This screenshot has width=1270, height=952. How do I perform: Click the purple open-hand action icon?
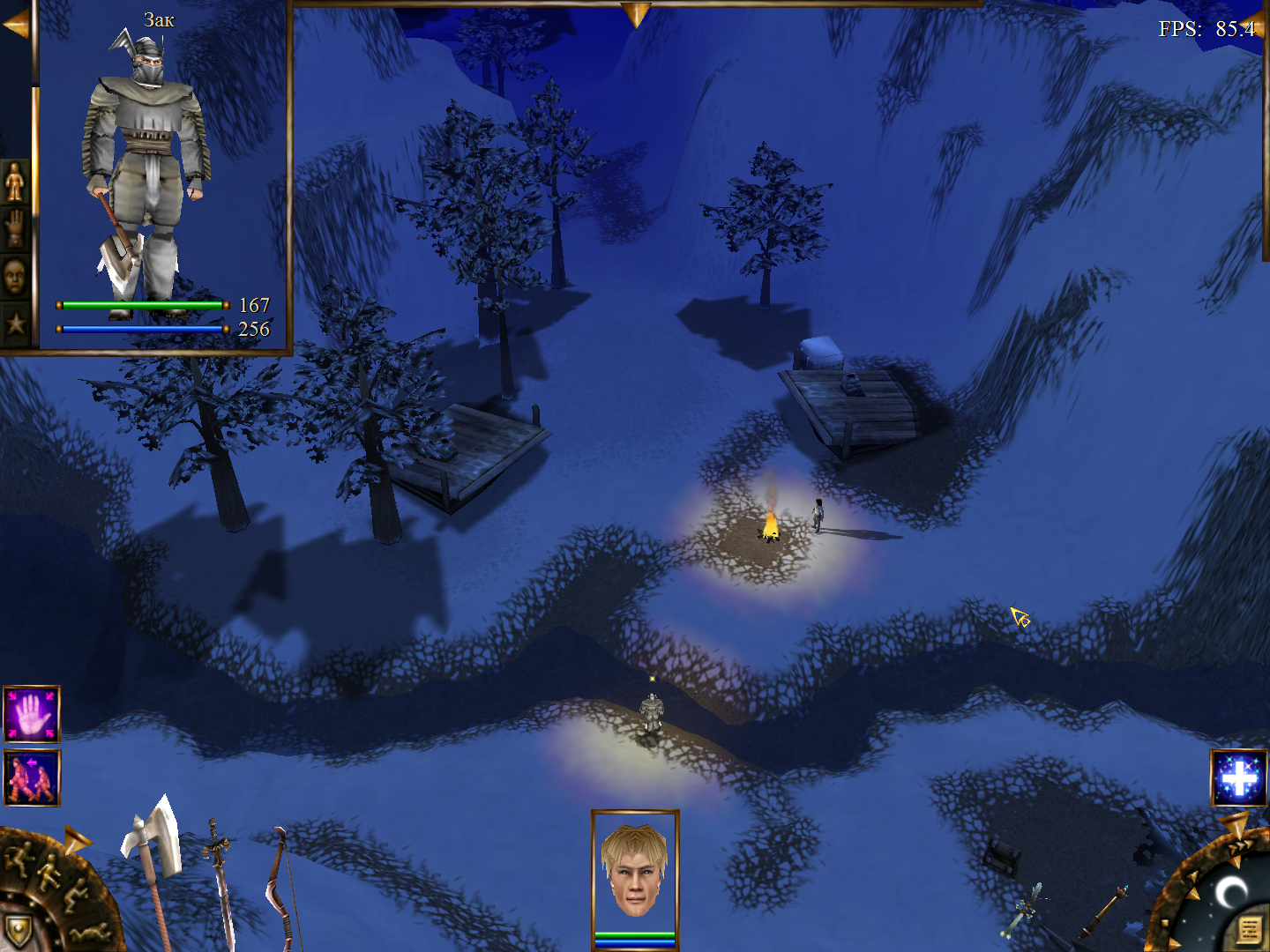point(32,714)
